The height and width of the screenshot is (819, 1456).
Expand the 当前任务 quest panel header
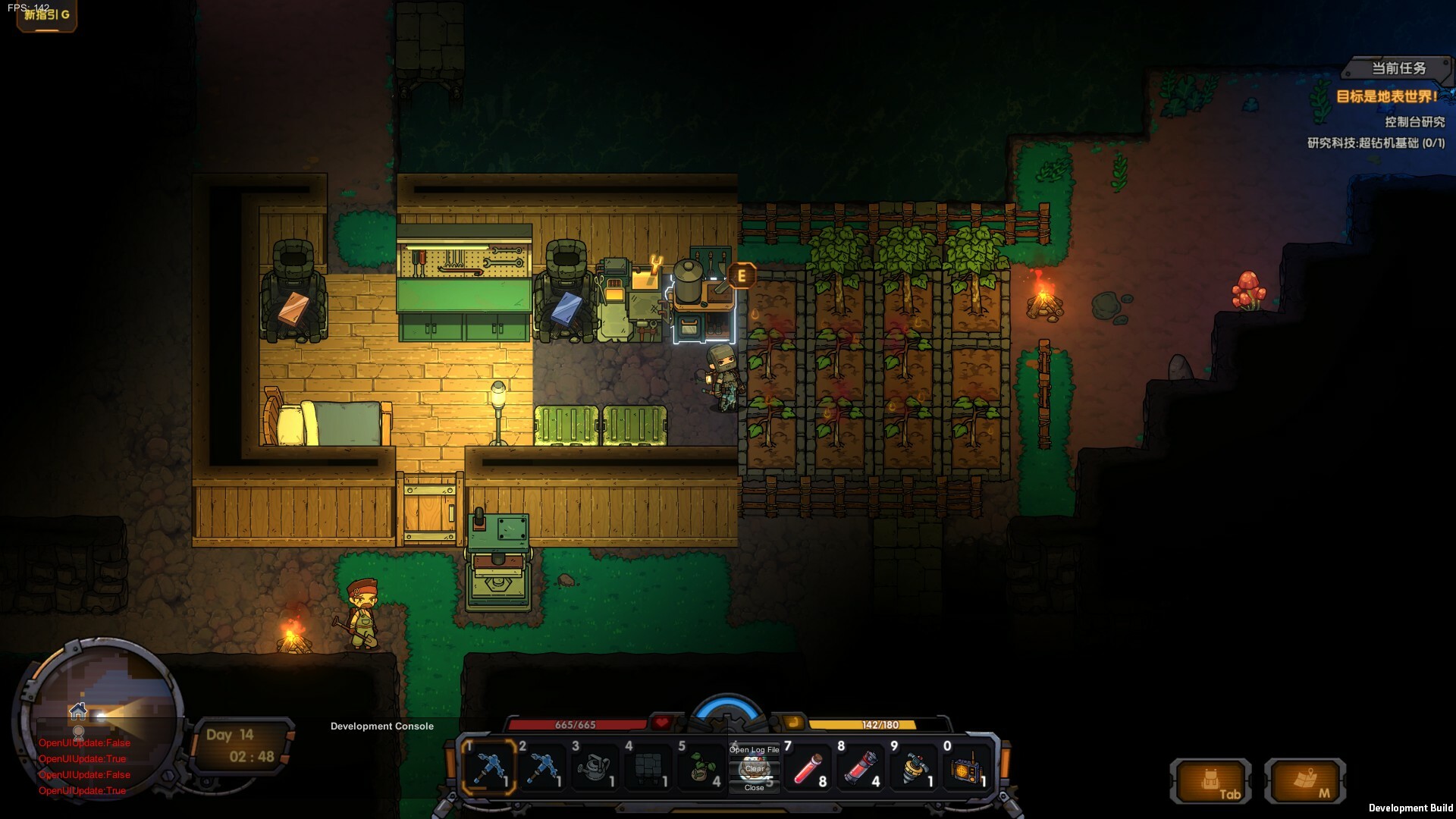1398,68
